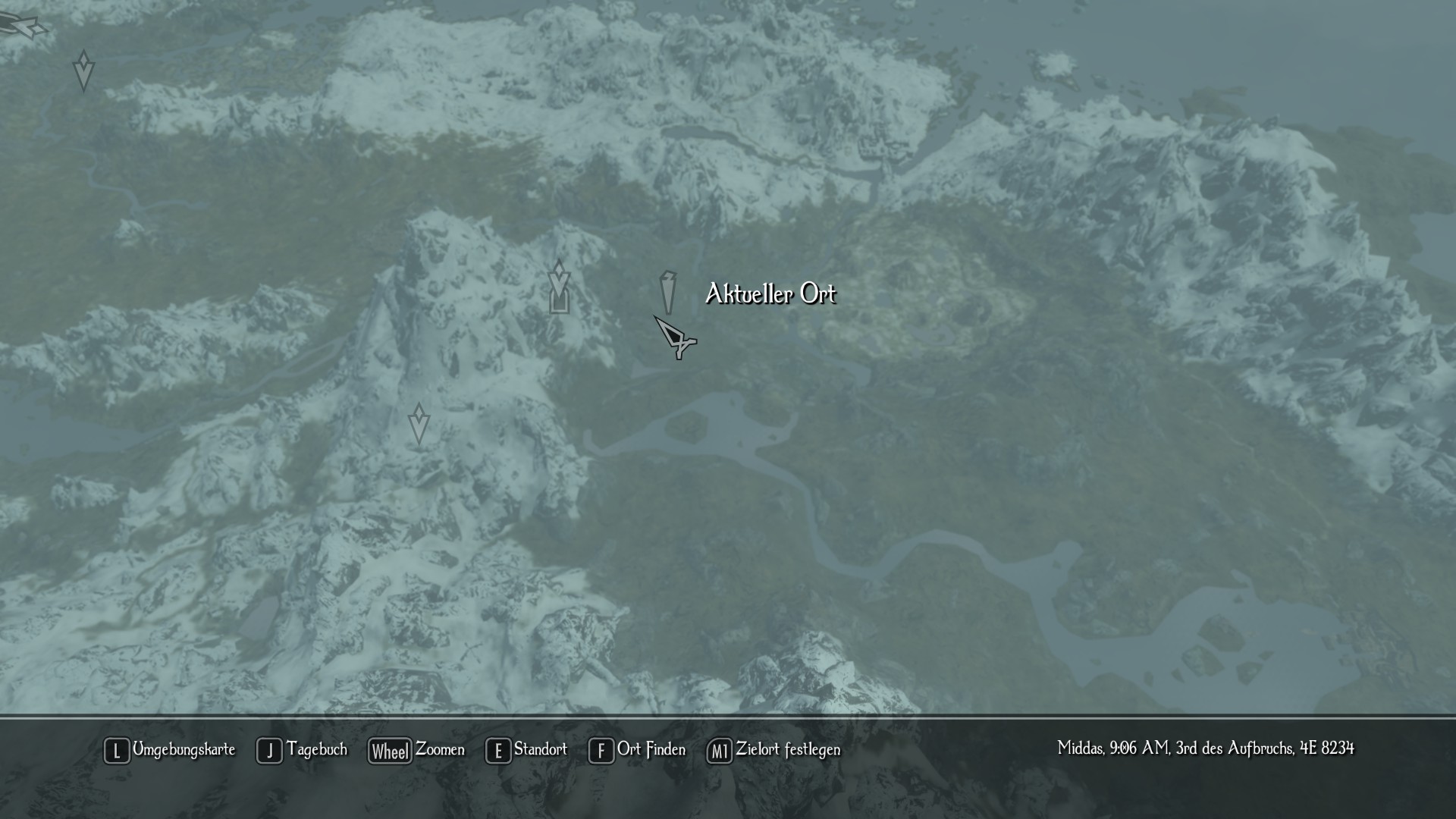Center the map via Standort
This screenshot has width=1456, height=819.
tap(527, 750)
